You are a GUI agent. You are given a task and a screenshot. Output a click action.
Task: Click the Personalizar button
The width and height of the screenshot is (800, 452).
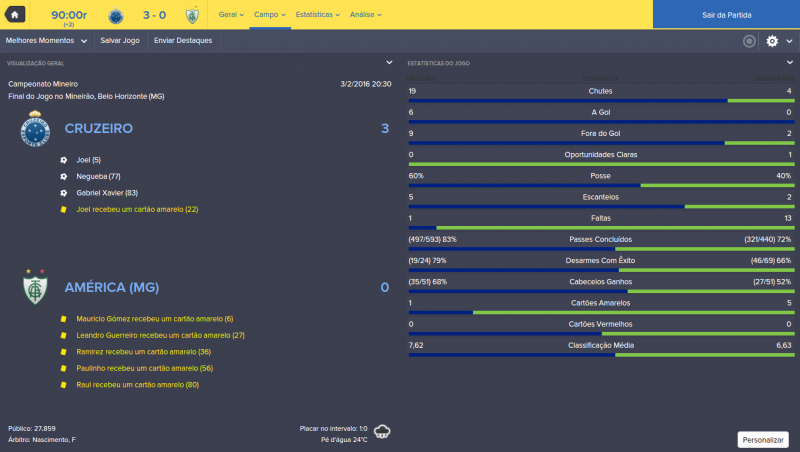pyautogui.click(x=763, y=439)
